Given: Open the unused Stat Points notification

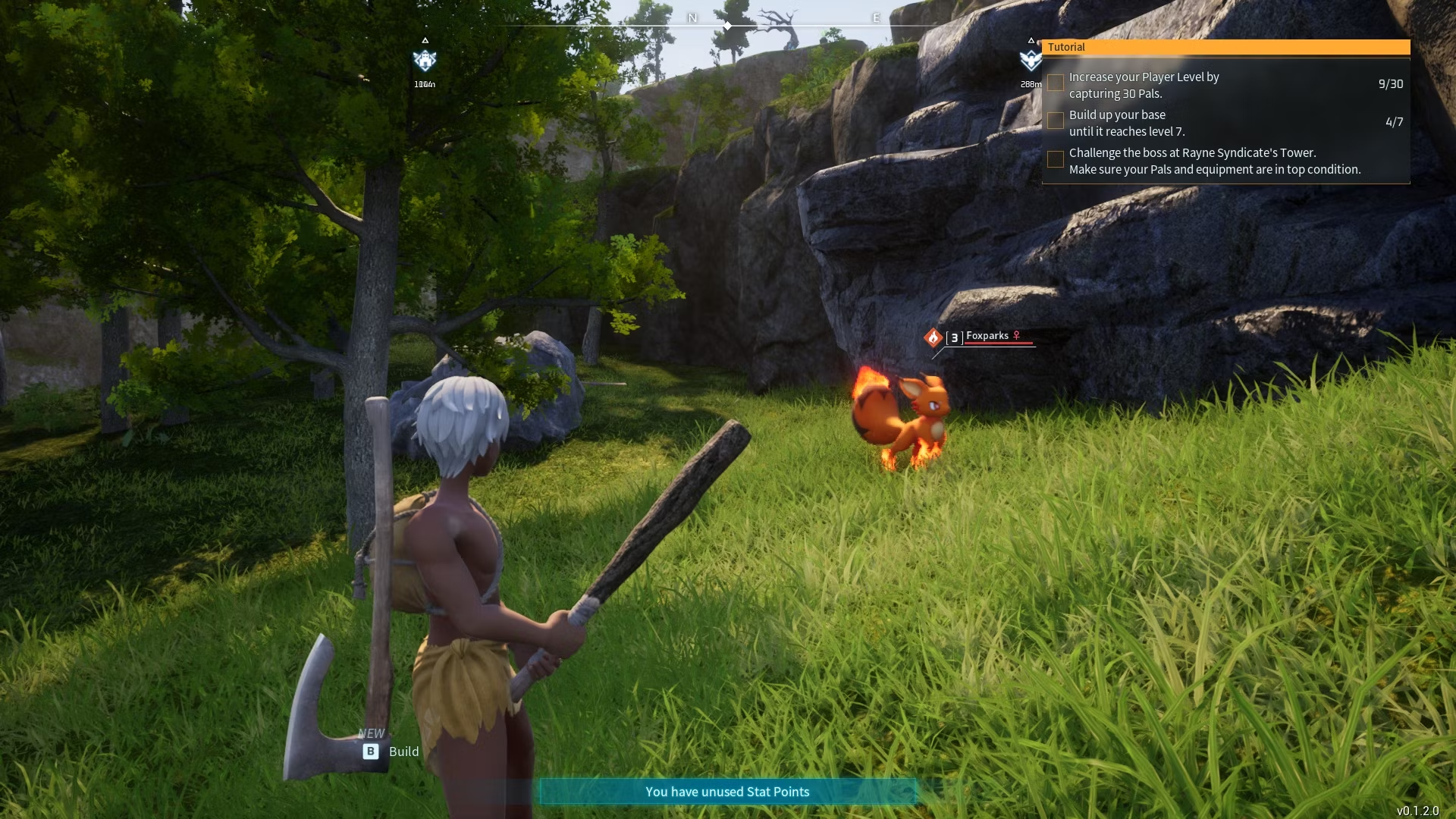Looking at the screenshot, I should tap(726, 792).
